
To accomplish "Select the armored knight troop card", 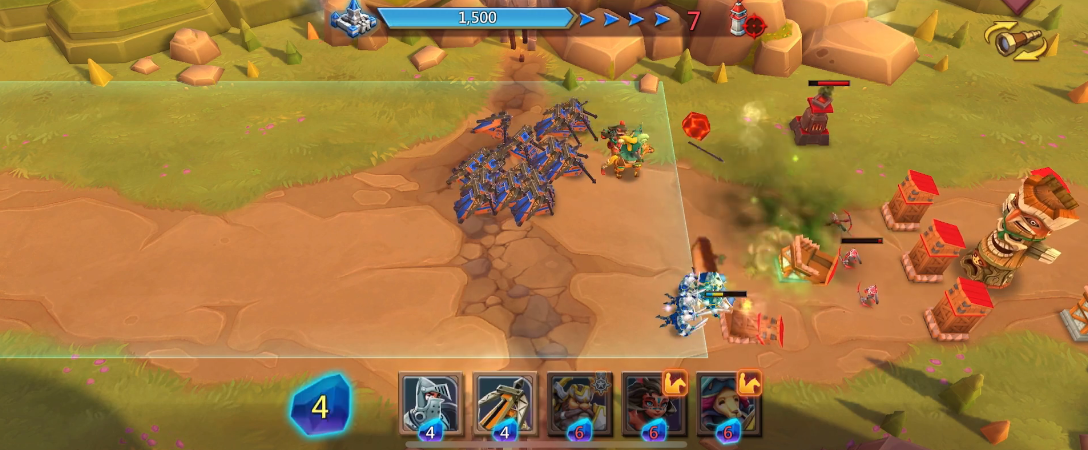I will (431, 404).
